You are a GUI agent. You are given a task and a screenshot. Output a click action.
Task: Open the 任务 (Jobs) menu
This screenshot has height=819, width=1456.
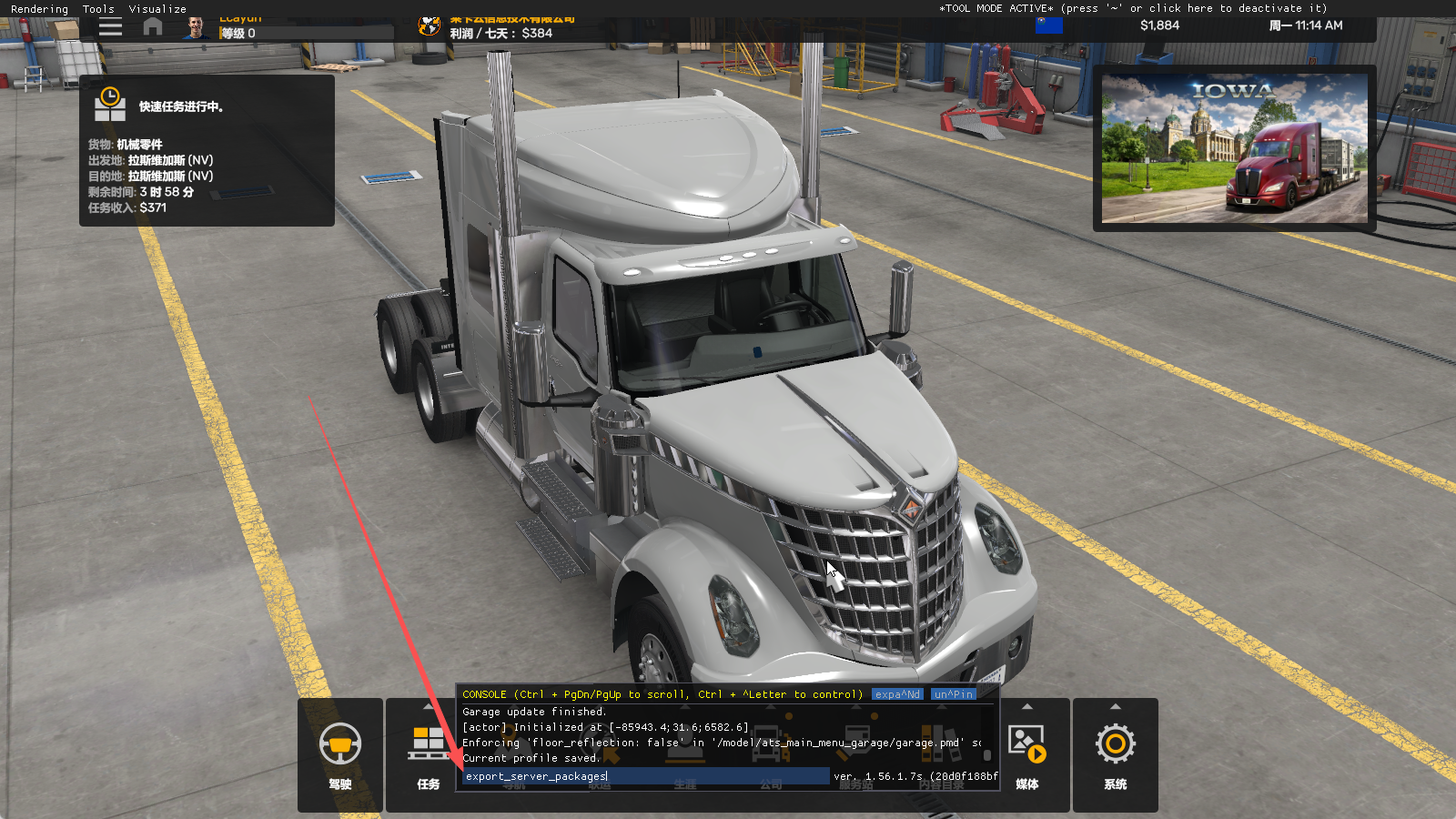[428, 753]
